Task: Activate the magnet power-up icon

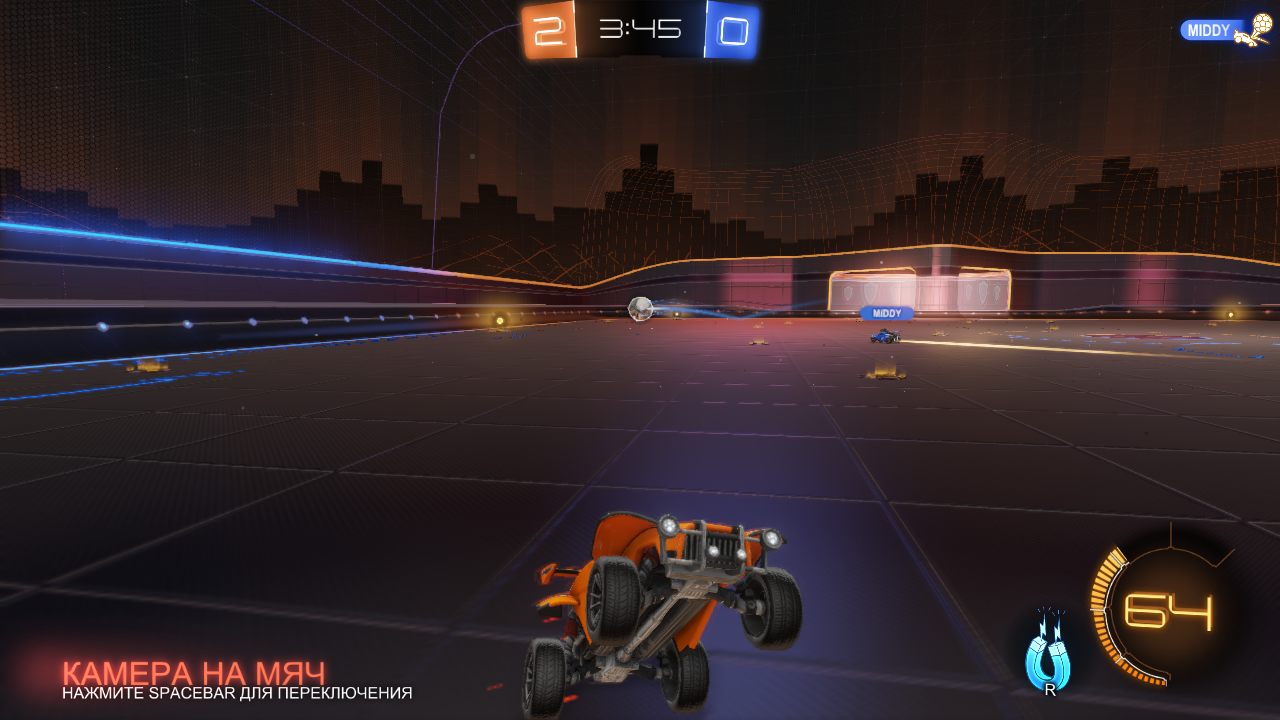Action: 1047,654
